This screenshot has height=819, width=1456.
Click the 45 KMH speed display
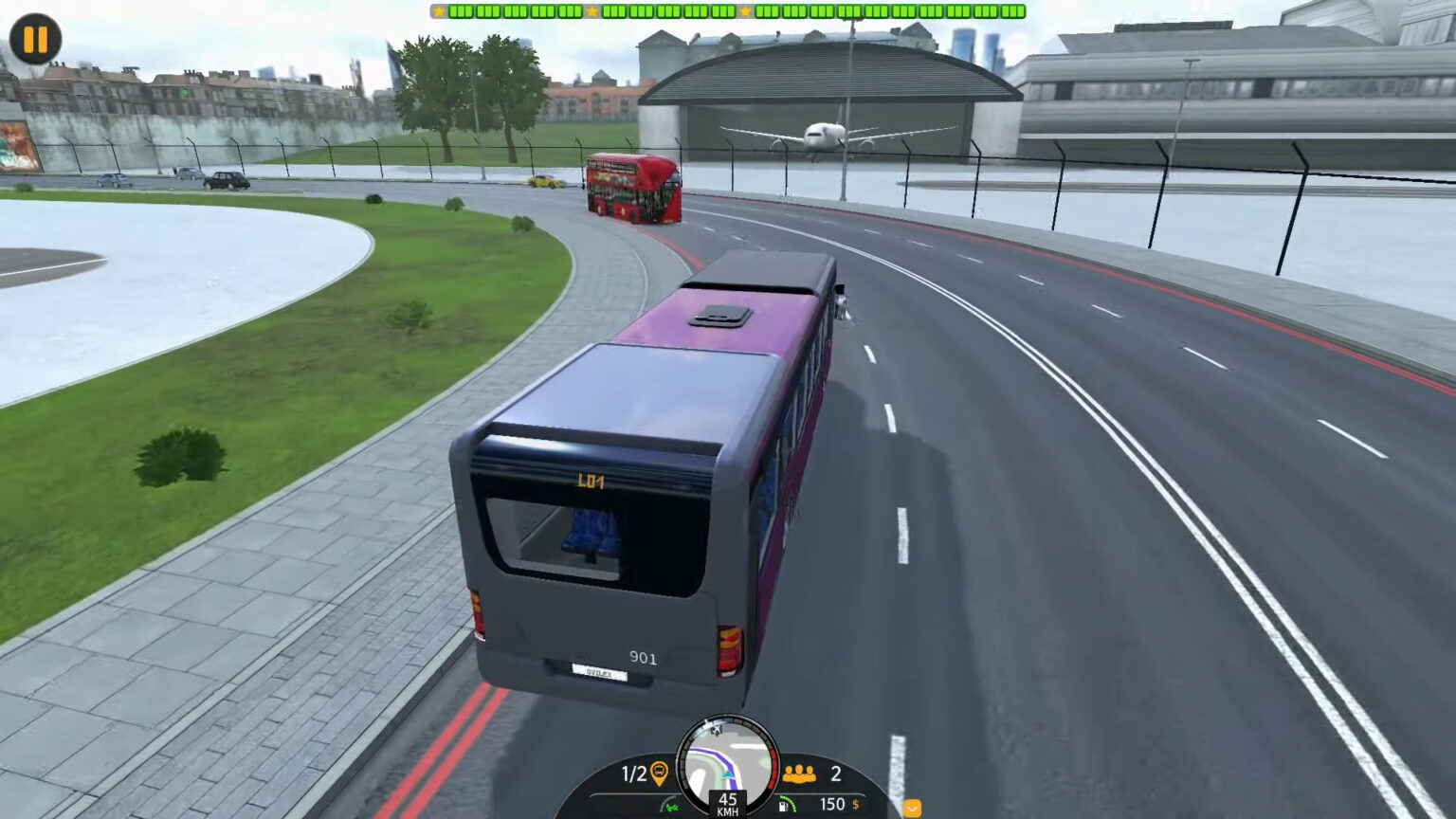pos(728,806)
